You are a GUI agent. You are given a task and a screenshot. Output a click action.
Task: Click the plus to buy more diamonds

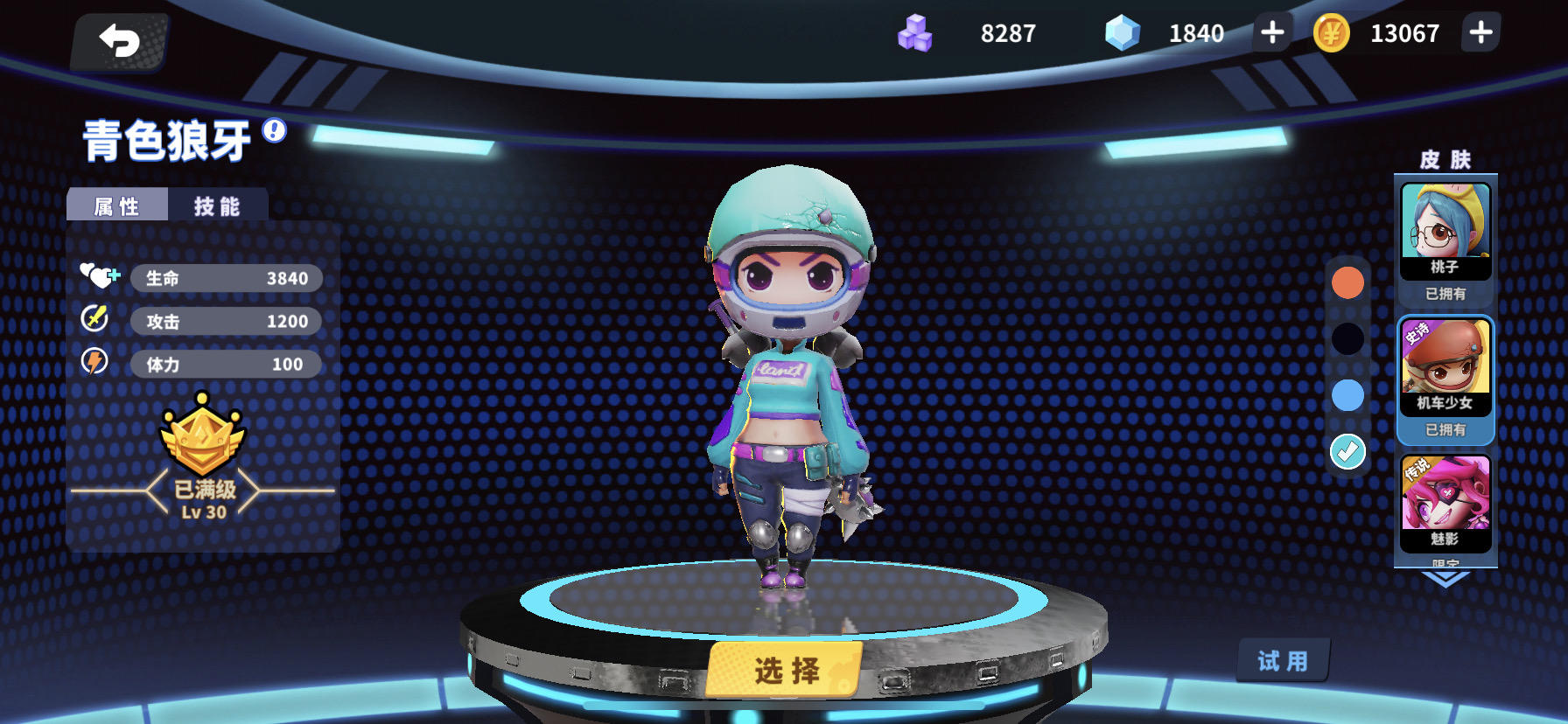click(x=1271, y=33)
